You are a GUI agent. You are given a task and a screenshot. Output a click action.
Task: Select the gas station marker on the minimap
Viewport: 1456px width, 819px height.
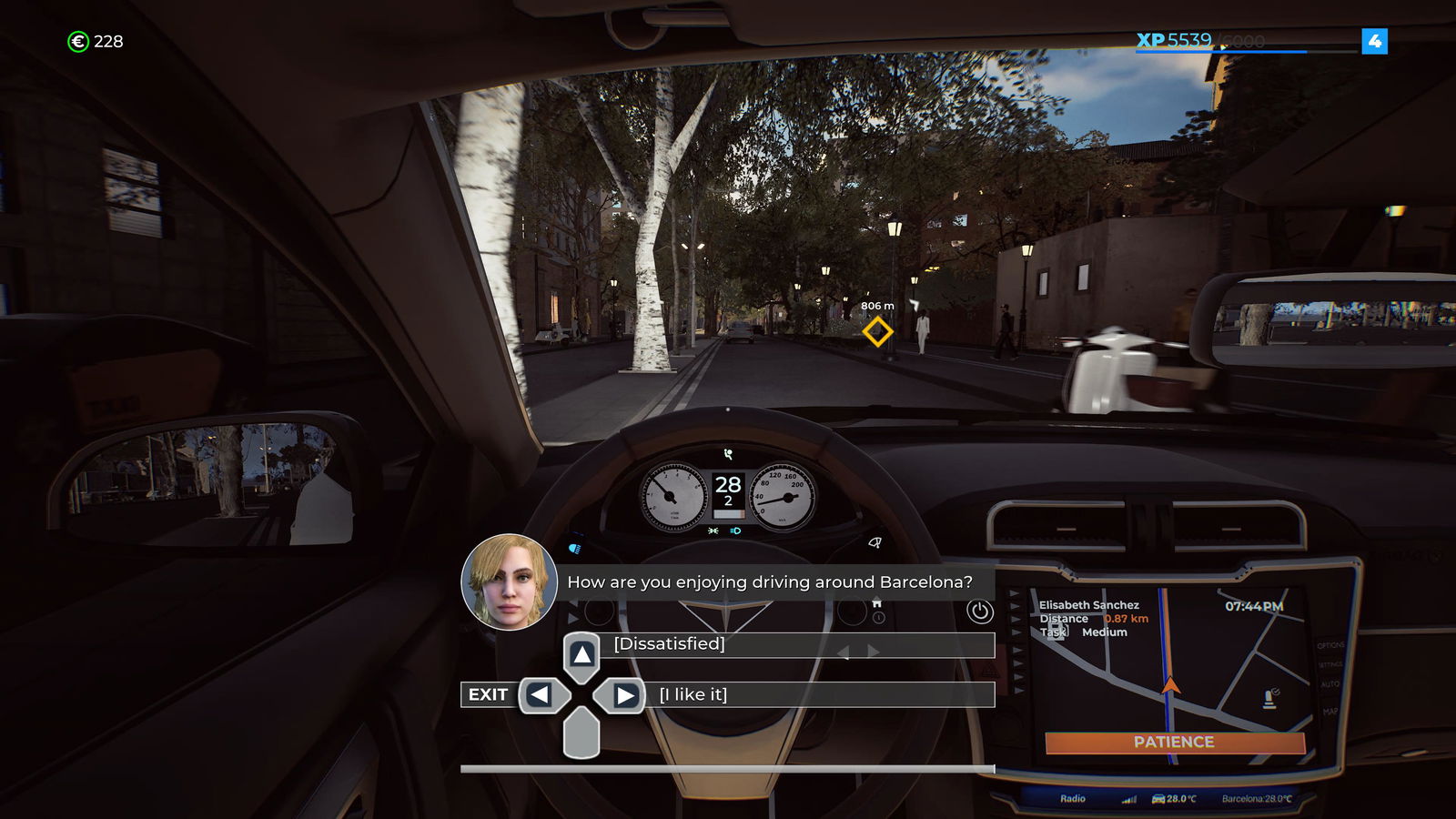pos(1269,699)
